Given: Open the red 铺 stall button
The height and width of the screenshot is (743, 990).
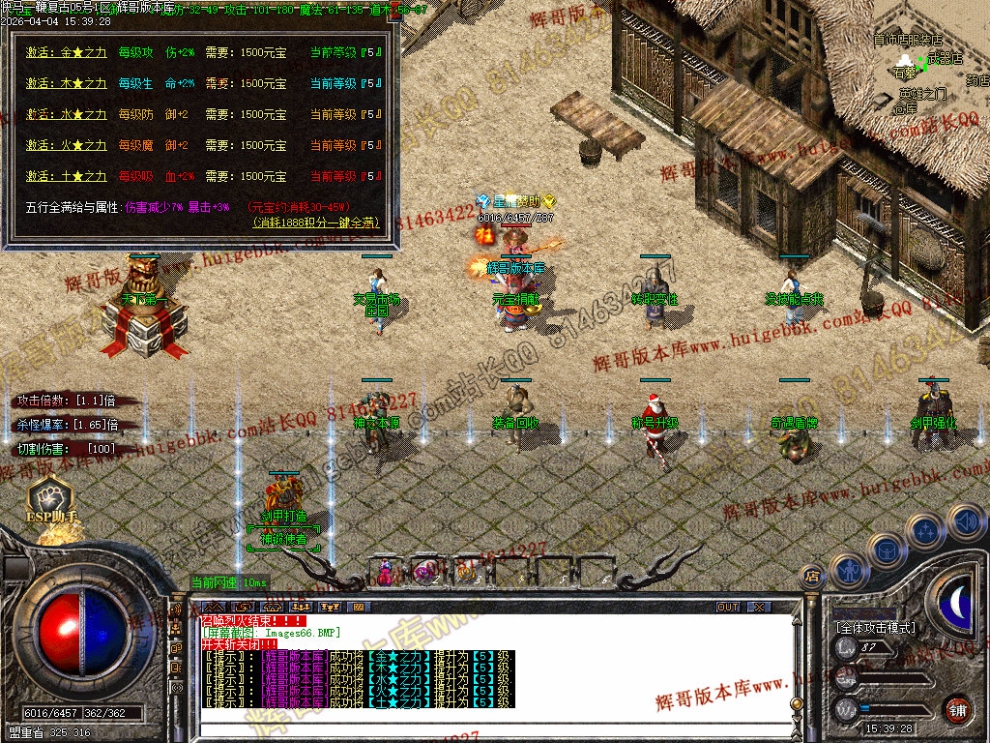Looking at the screenshot, I should pyautogui.click(x=958, y=710).
